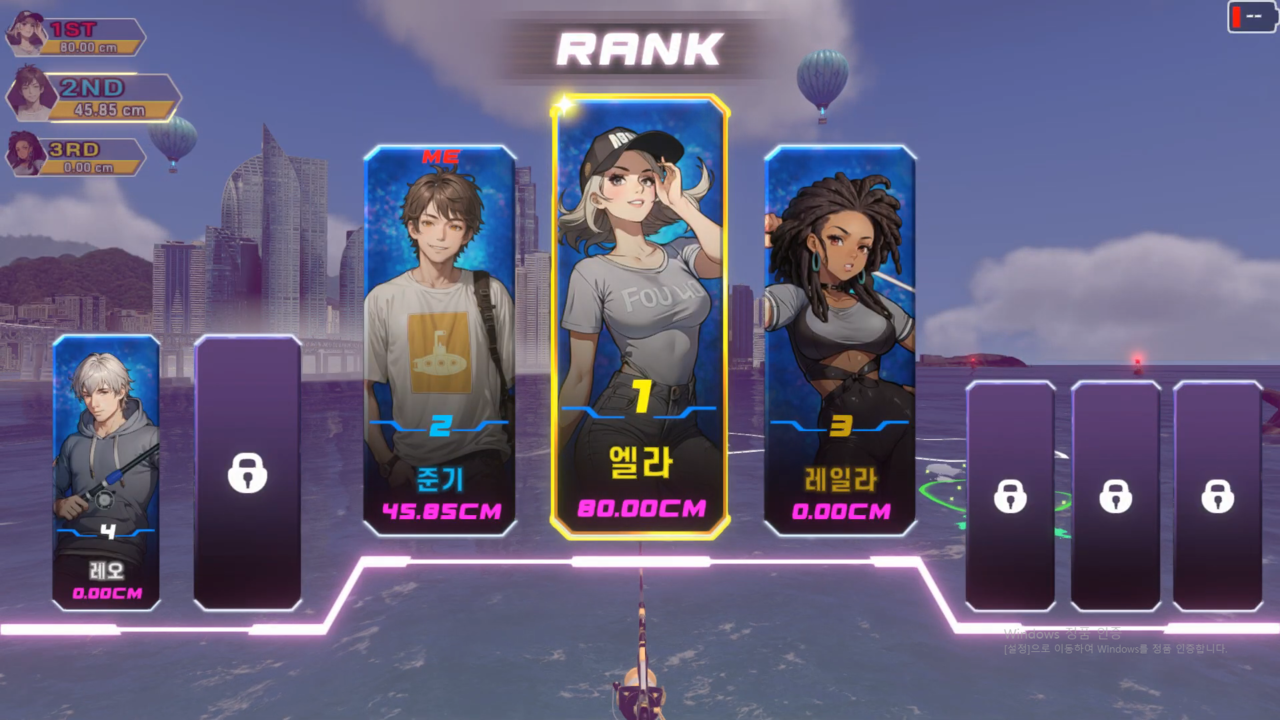Choose 레일라's third-place rank card
Image resolution: width=1280 pixels, height=720 pixels.
840,340
